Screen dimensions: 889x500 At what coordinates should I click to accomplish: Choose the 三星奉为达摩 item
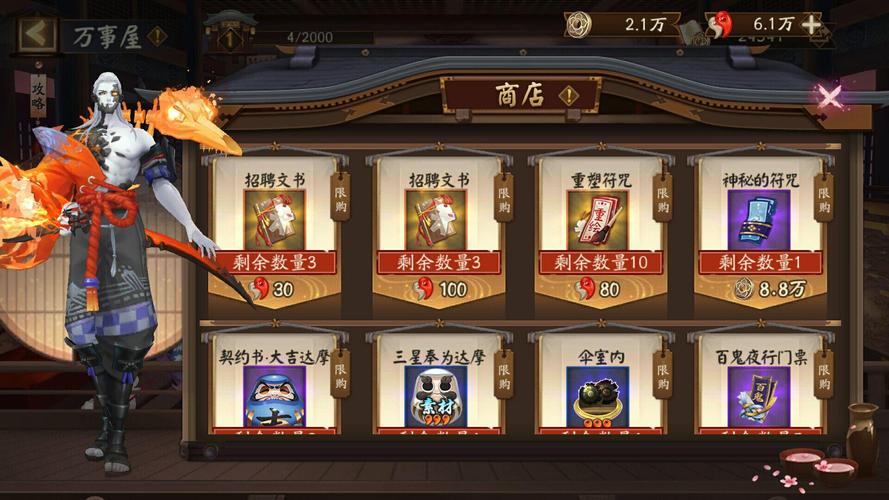click(x=435, y=390)
